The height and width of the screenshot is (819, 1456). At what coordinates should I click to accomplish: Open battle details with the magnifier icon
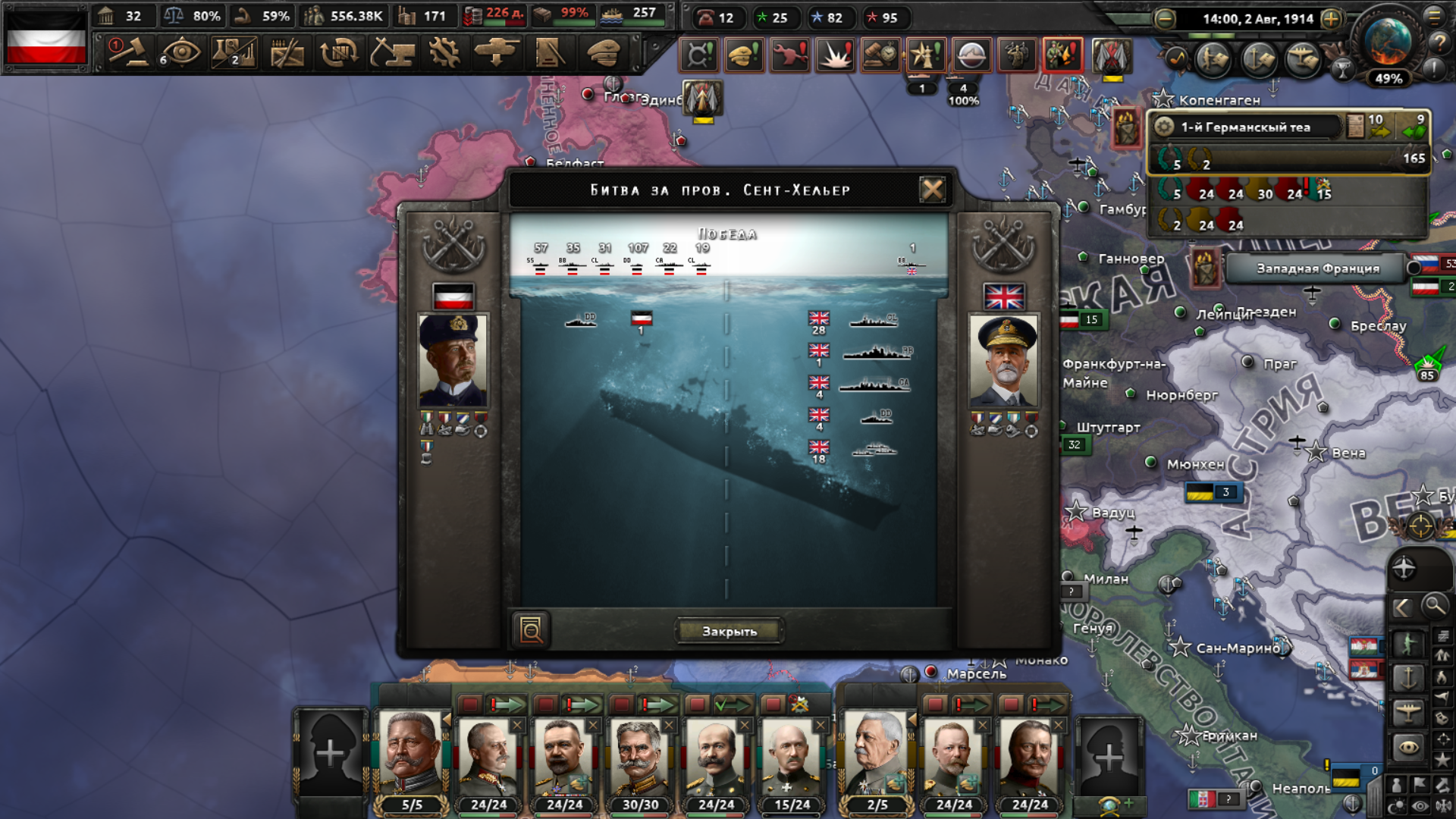coord(531,630)
